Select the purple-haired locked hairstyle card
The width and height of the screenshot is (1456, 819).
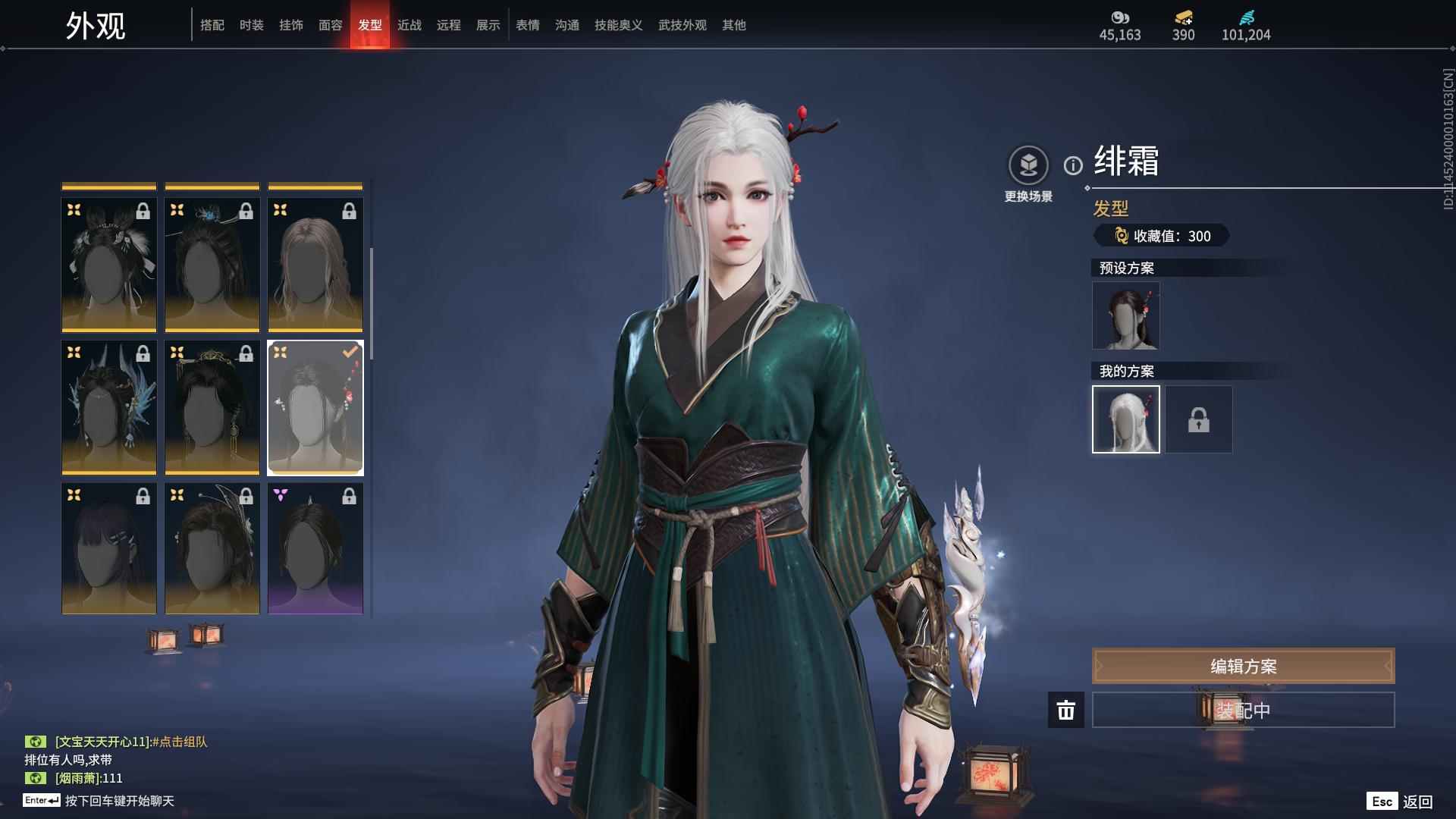[x=109, y=548]
